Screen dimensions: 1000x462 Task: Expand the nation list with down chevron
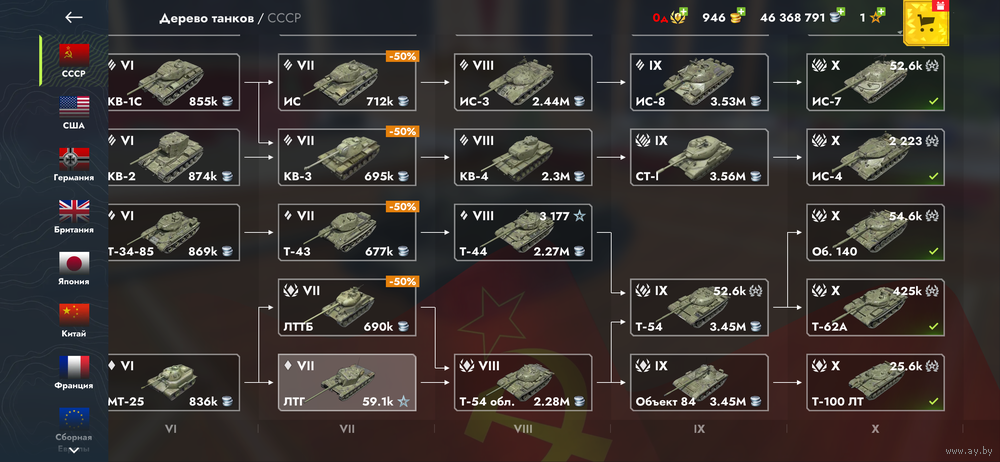tap(74, 449)
